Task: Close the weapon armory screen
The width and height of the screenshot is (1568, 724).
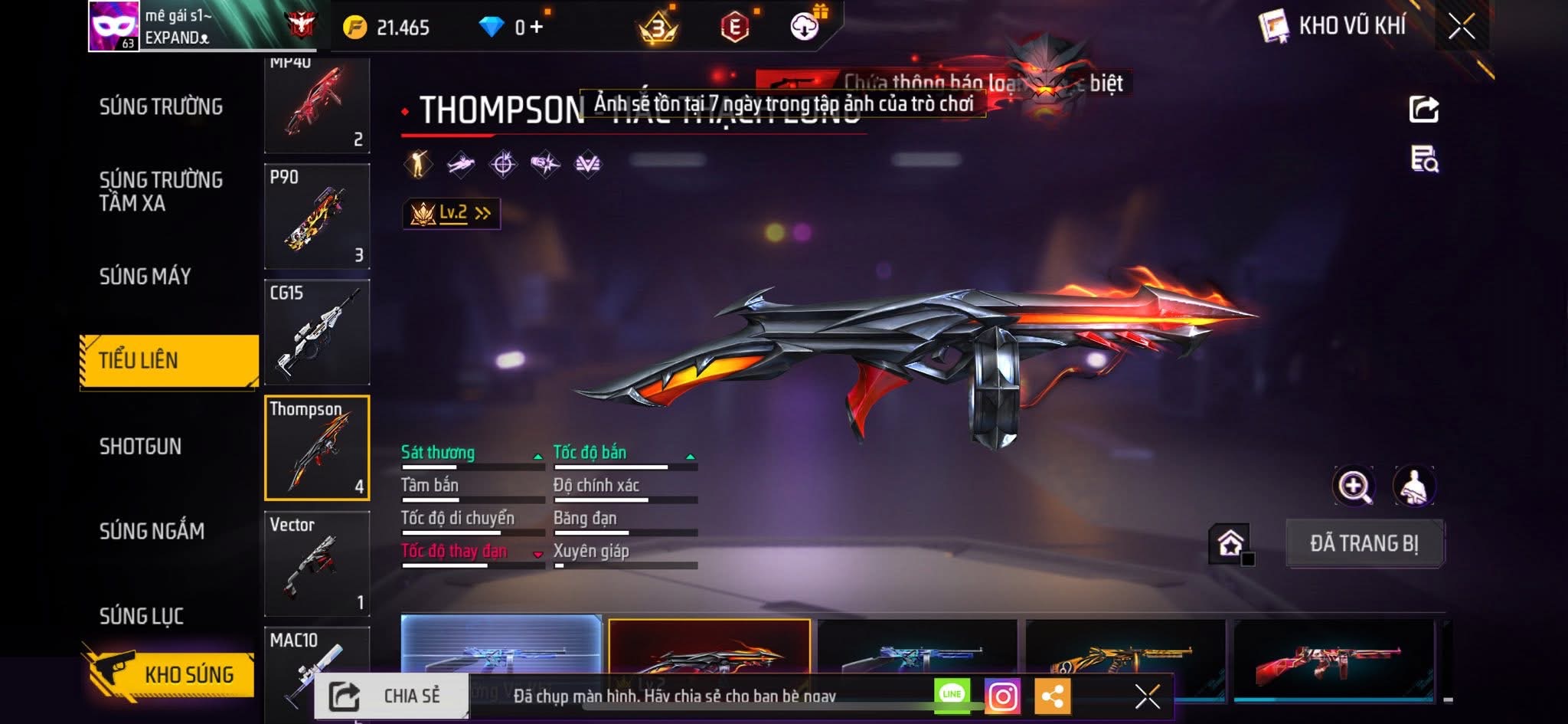Action: tap(1462, 27)
